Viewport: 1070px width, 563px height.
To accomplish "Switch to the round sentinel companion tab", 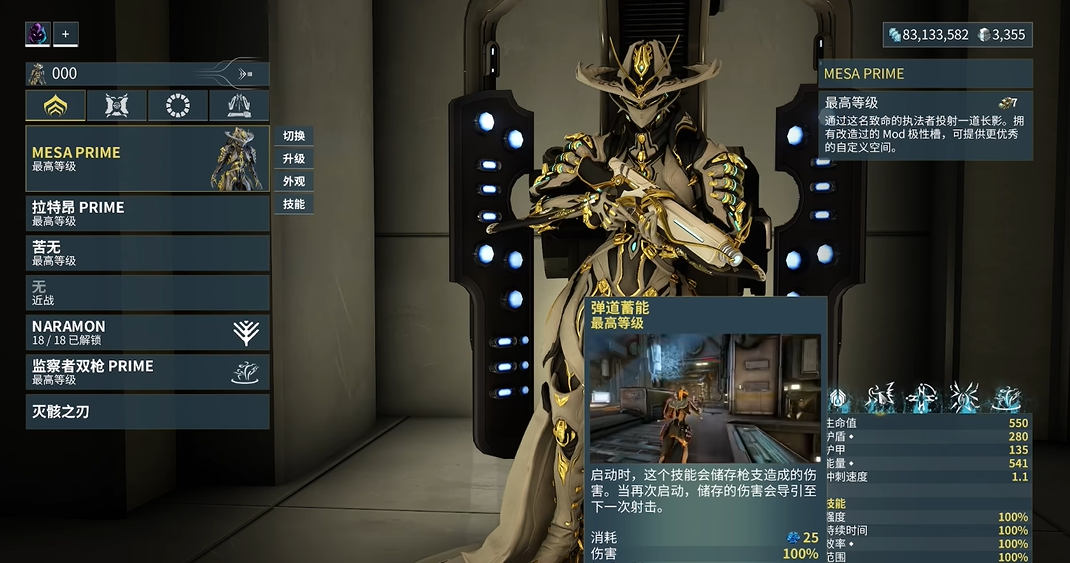I will pyautogui.click(x=117, y=106).
